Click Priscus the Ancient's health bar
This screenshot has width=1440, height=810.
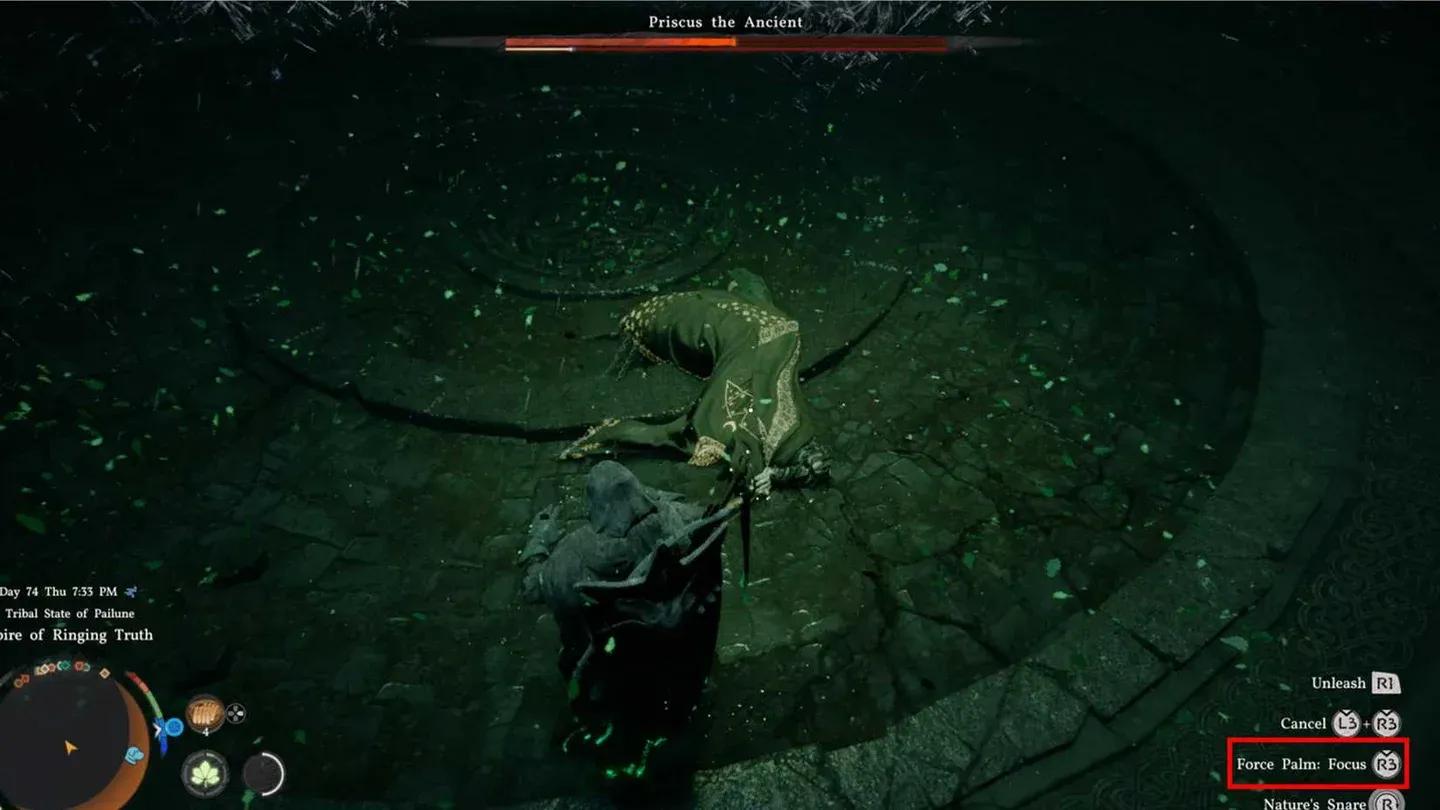point(720,44)
